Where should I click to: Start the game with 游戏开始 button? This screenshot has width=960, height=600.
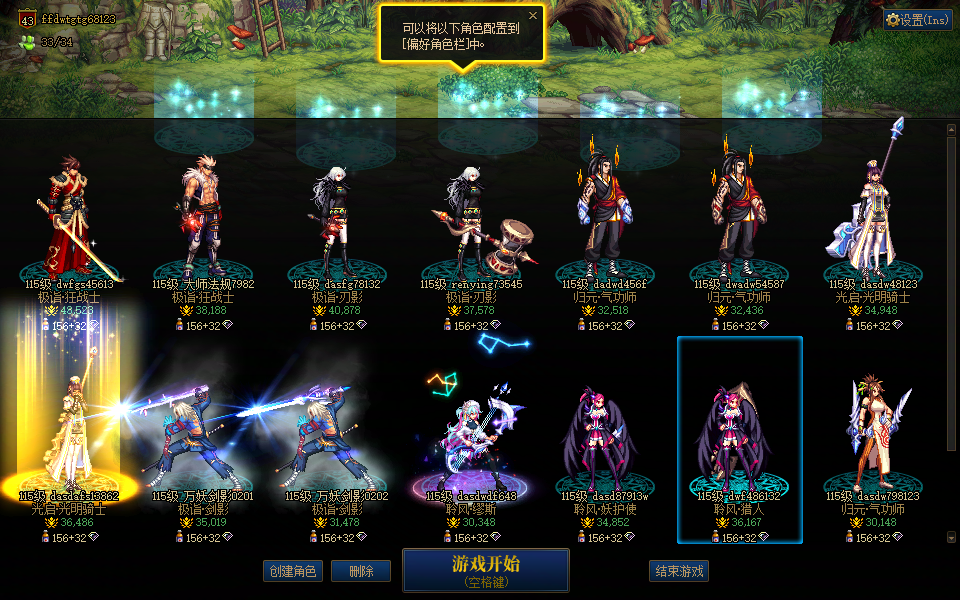click(485, 569)
